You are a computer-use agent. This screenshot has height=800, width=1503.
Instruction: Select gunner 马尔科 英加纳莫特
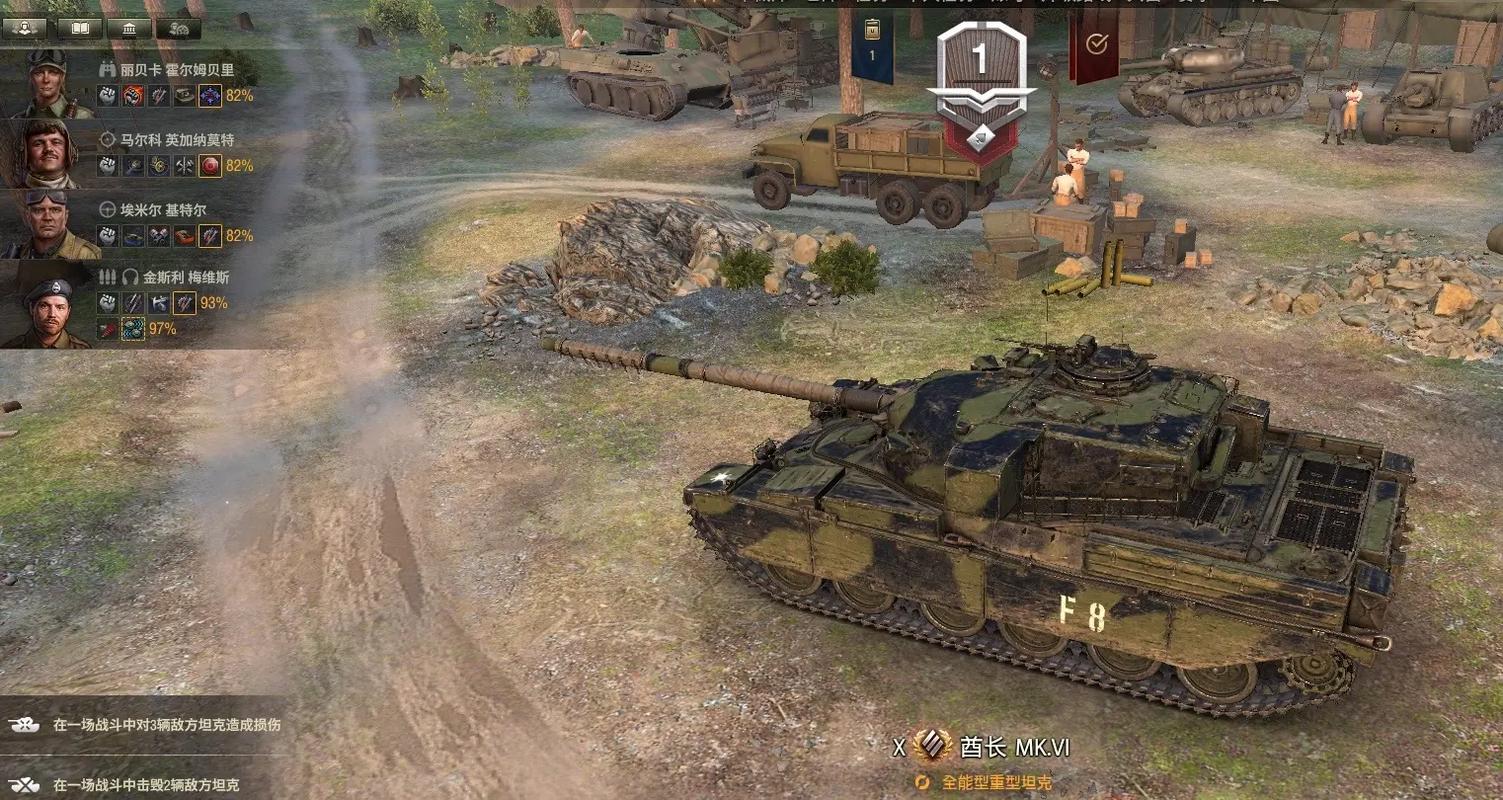165,140
